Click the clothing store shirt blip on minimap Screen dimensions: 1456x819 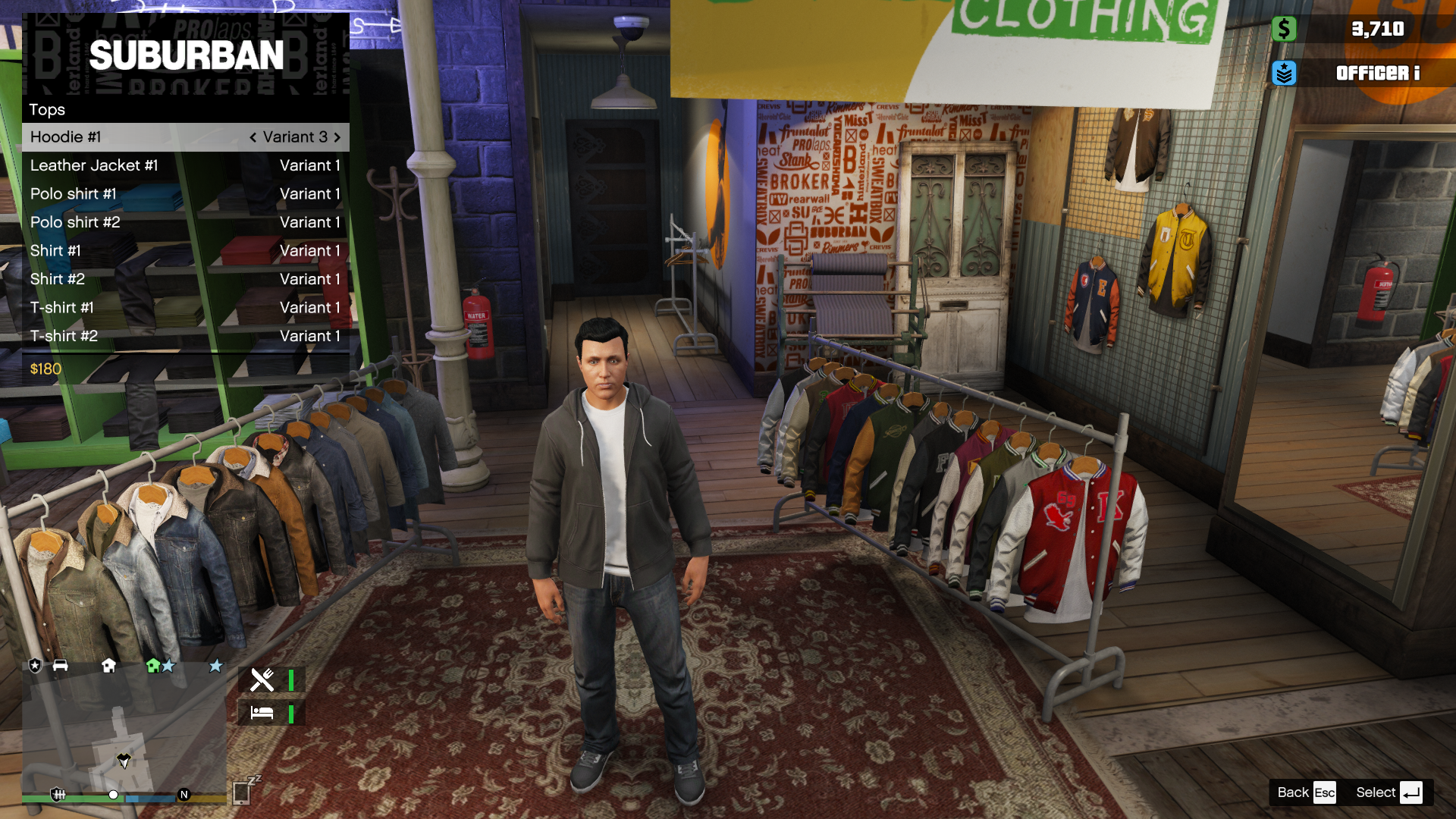pos(124,759)
